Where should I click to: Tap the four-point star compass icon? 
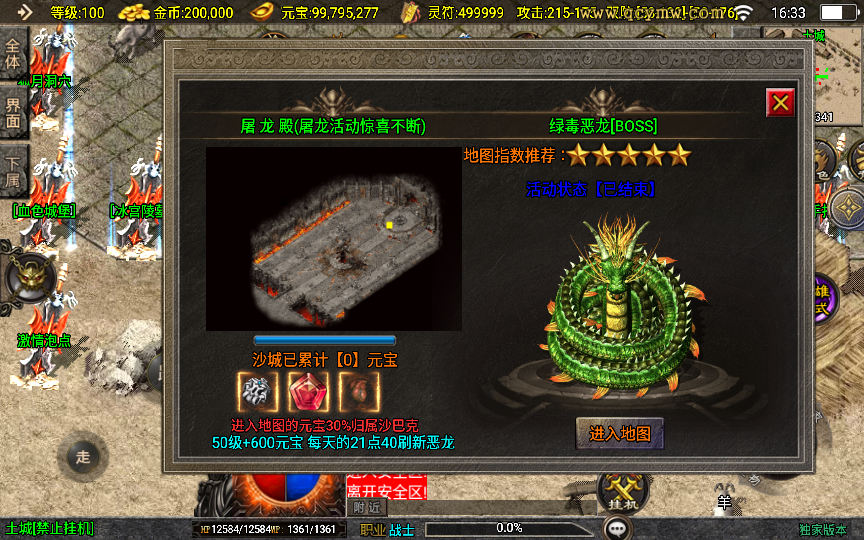848,209
